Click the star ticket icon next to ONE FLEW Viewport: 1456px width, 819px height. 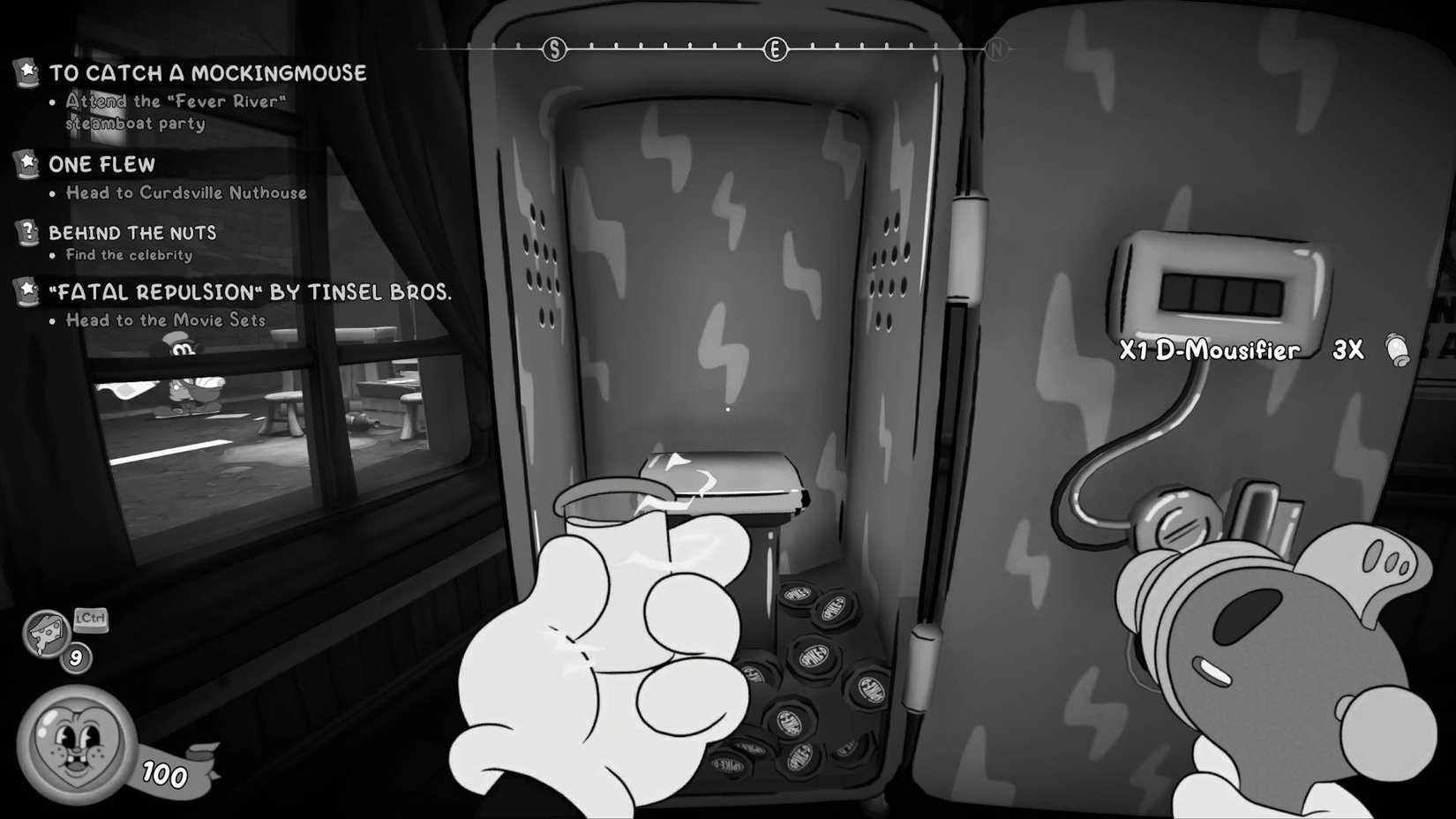27,162
